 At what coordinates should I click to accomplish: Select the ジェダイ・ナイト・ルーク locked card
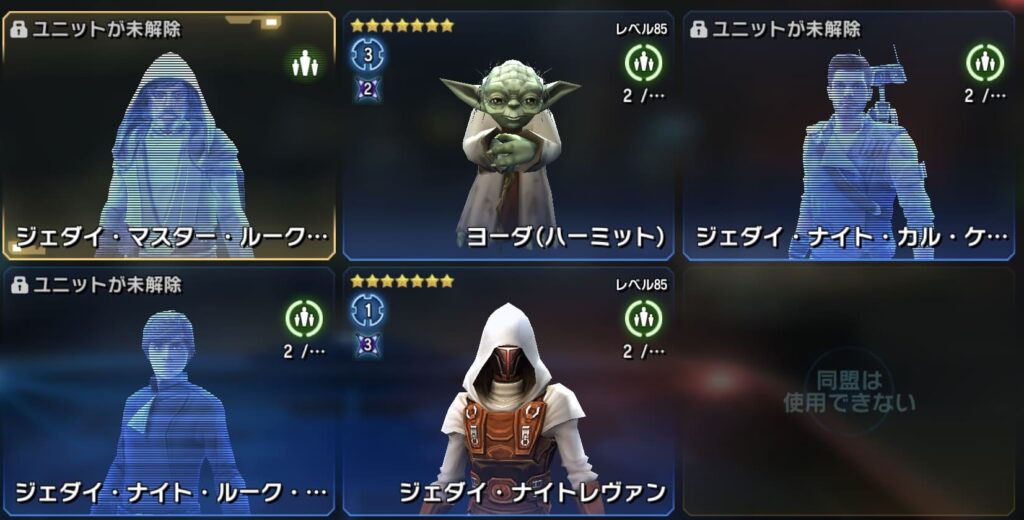pos(168,390)
